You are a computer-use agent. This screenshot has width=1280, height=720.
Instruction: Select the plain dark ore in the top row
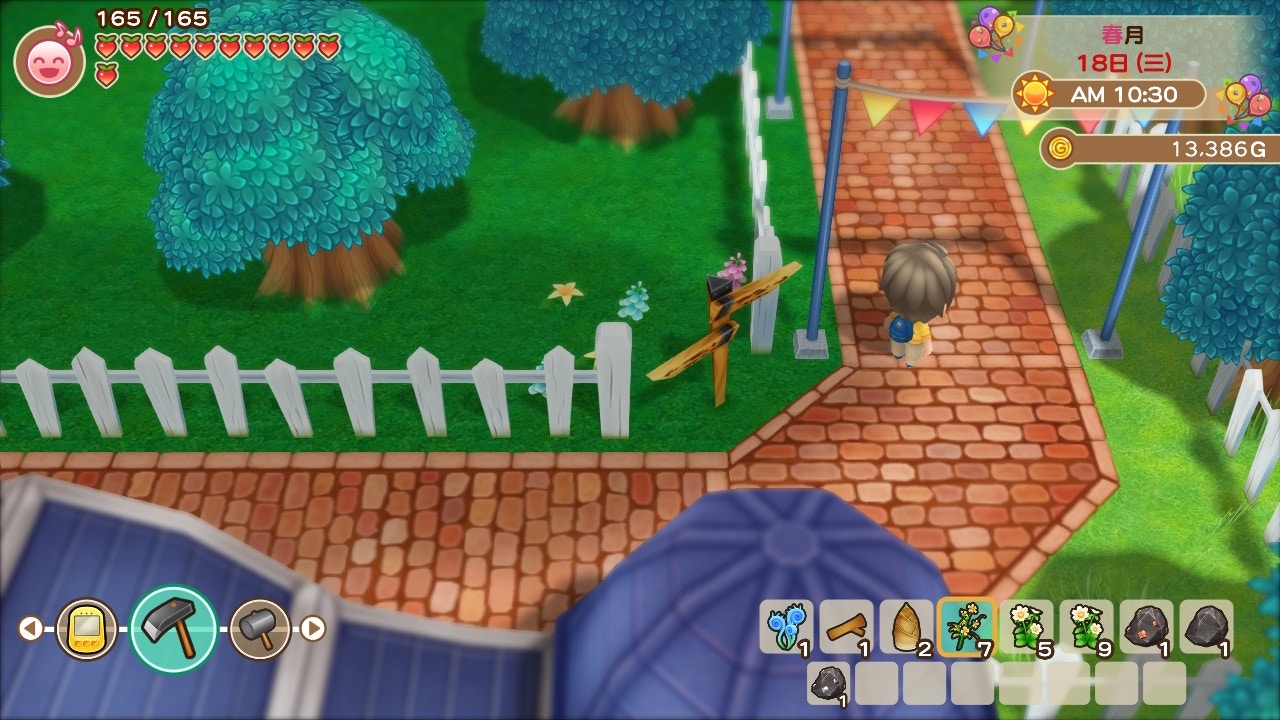(1206, 627)
